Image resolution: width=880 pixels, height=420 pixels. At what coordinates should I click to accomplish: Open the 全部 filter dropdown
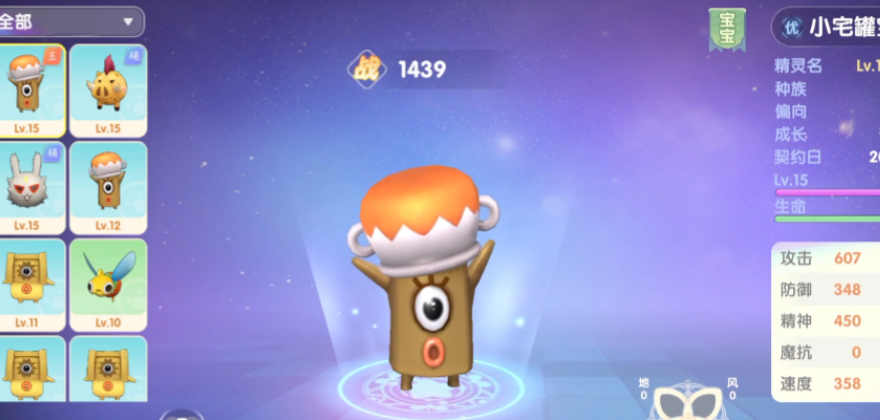pos(70,20)
